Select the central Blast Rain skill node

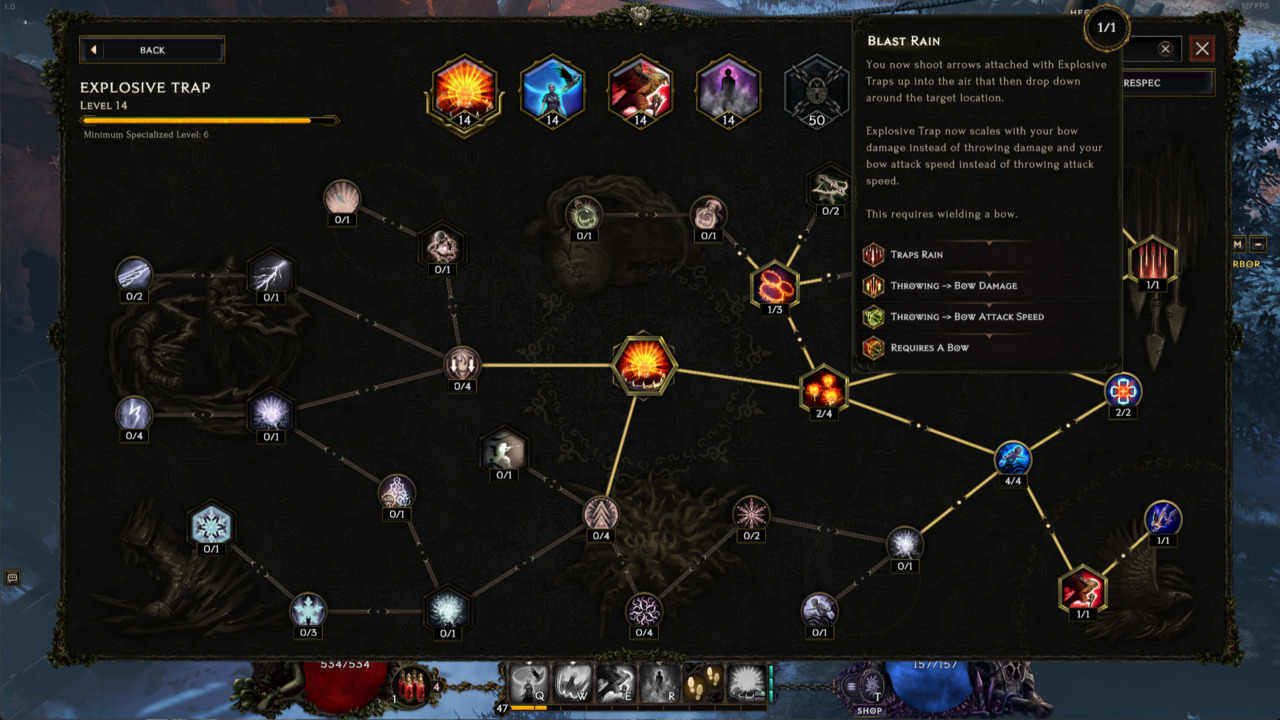pos(643,365)
